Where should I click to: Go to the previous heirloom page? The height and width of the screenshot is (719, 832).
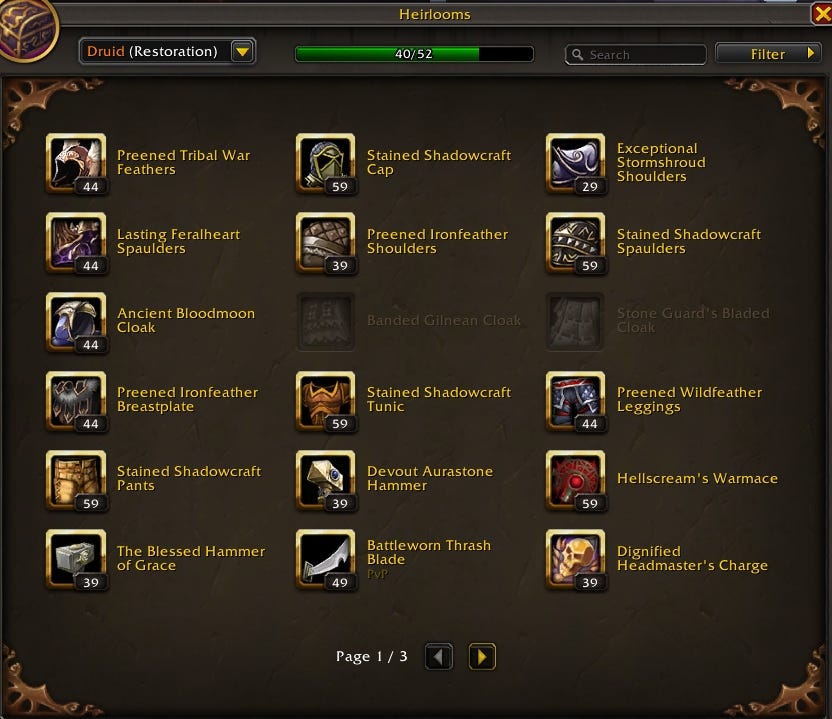(439, 657)
